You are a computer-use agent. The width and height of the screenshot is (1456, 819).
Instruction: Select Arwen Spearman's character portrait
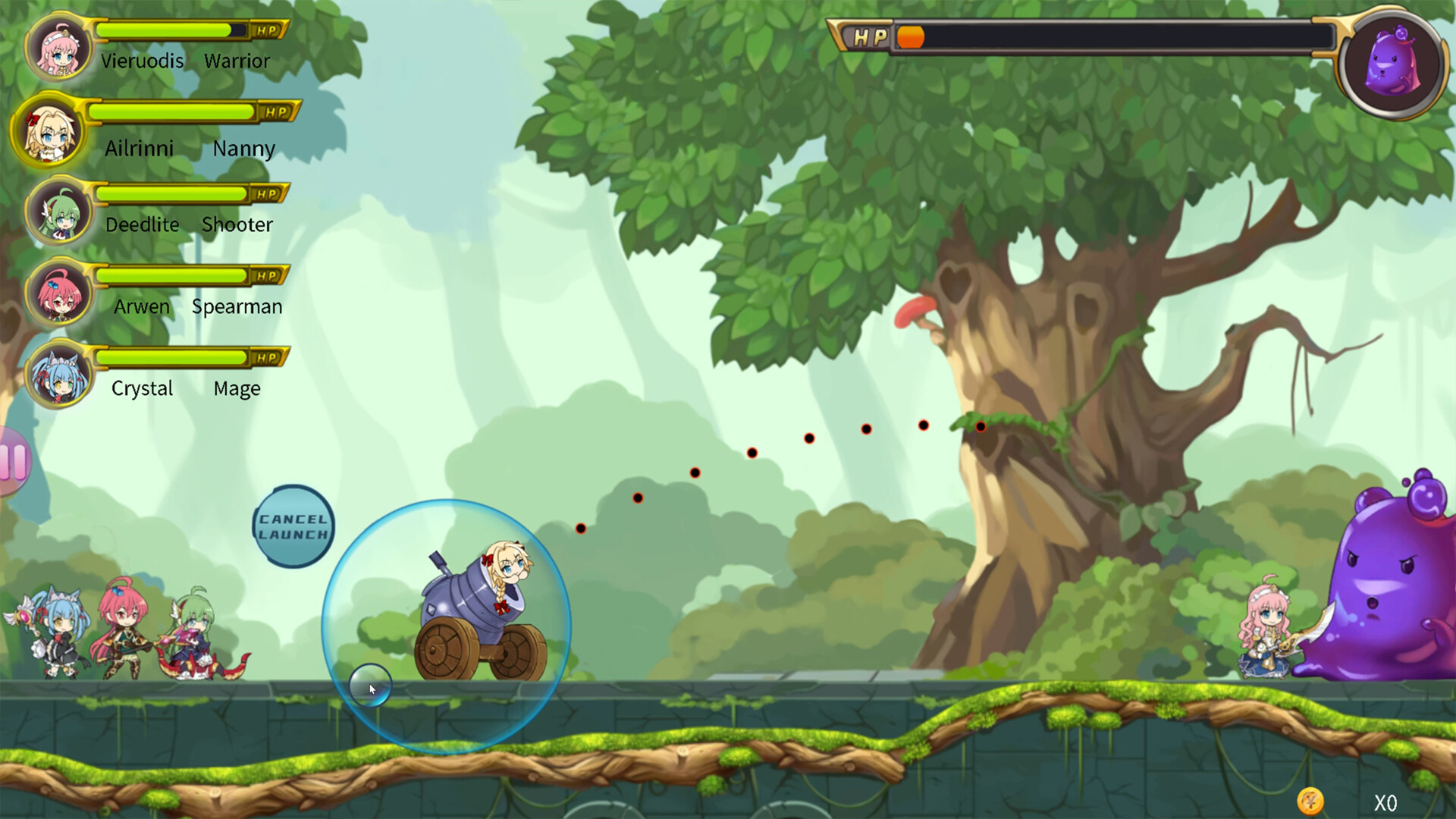pos(59,294)
